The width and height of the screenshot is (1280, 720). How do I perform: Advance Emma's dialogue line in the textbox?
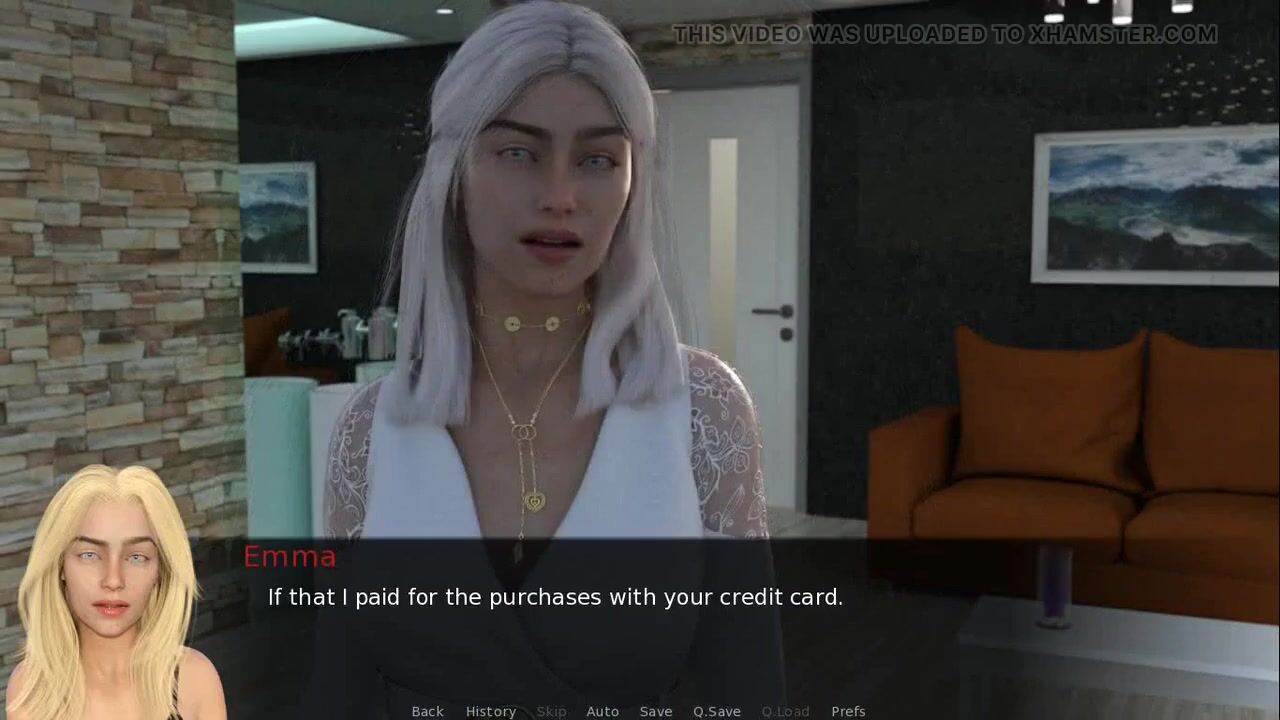point(555,597)
